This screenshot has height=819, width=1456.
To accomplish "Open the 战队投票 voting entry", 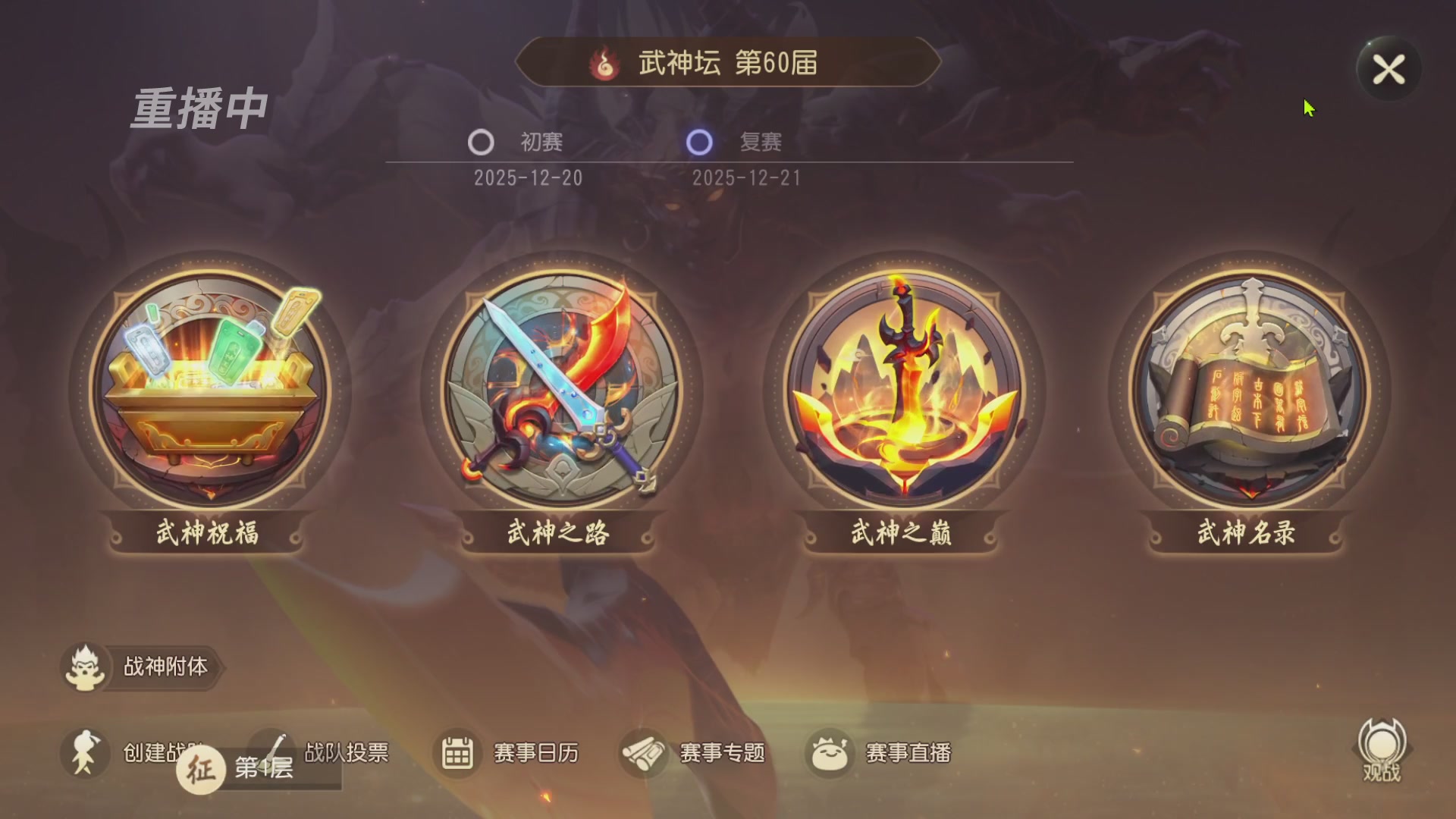I will tap(345, 752).
